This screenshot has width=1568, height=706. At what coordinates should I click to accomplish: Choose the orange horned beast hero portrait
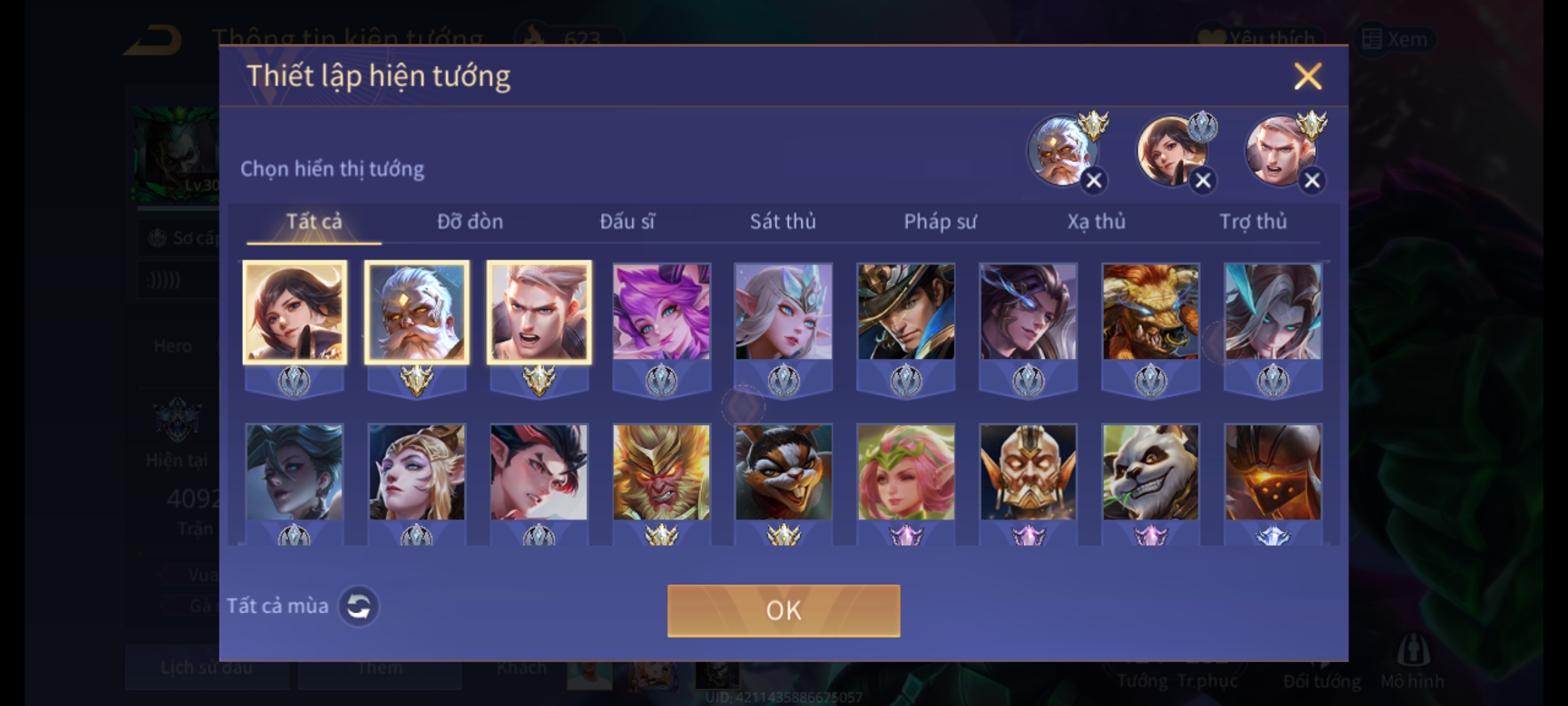click(1151, 312)
